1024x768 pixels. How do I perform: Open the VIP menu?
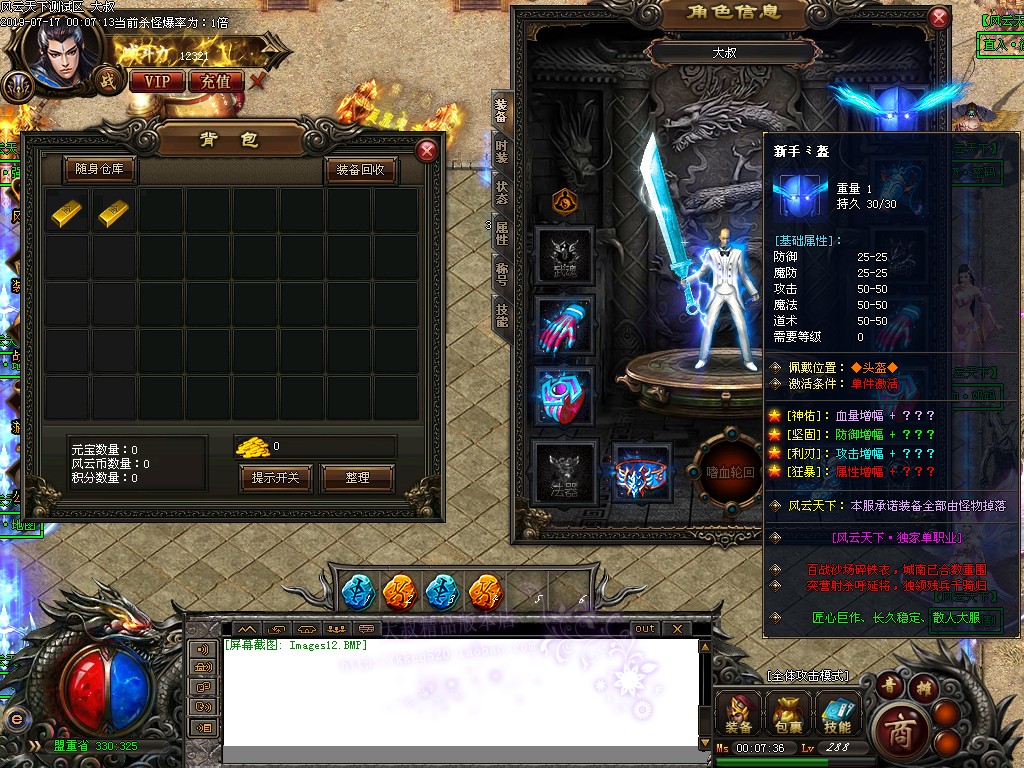point(156,81)
